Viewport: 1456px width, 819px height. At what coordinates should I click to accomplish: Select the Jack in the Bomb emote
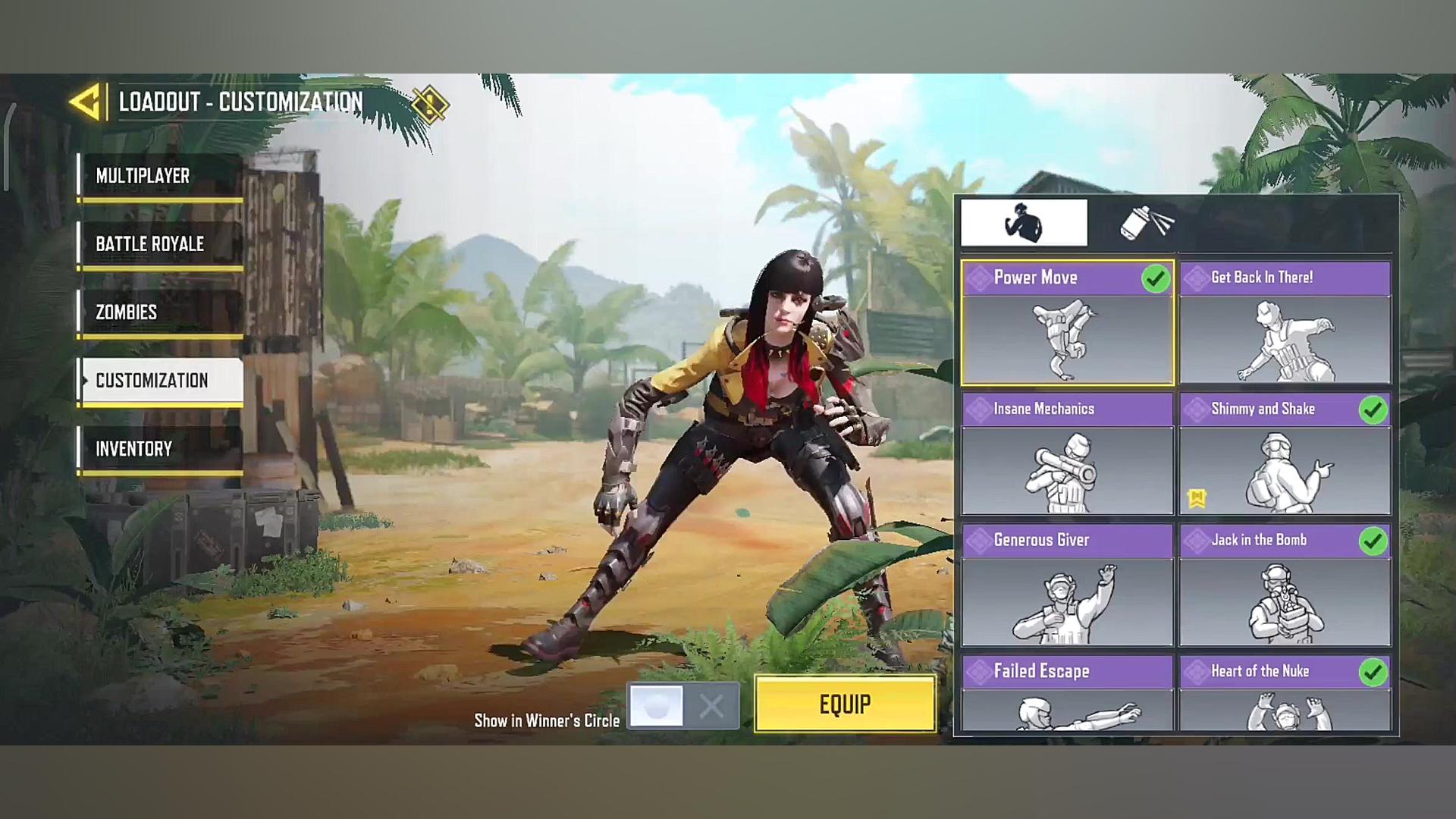point(1285,586)
